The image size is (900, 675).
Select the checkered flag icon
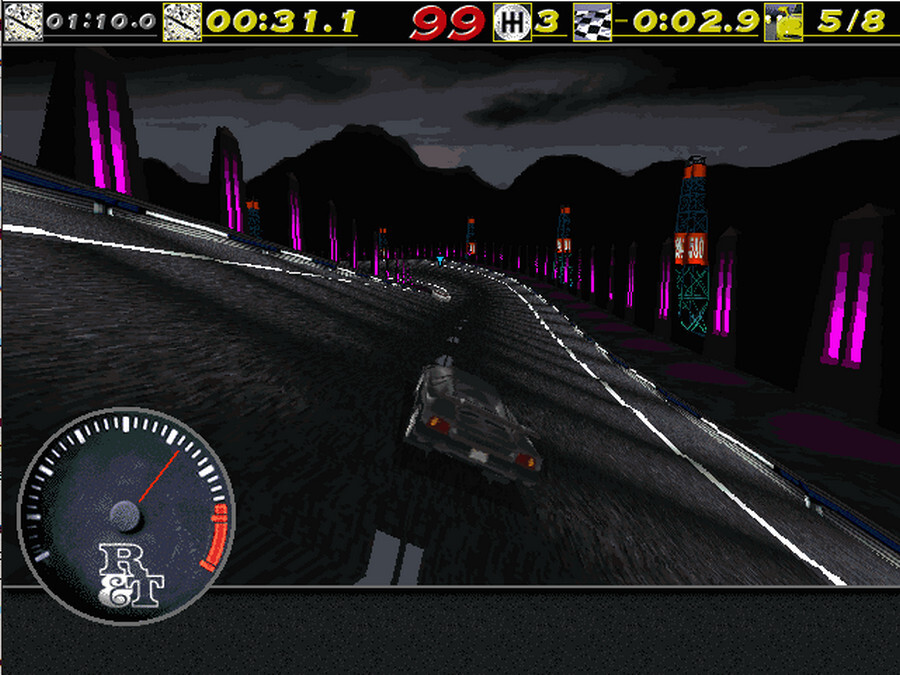coord(591,21)
